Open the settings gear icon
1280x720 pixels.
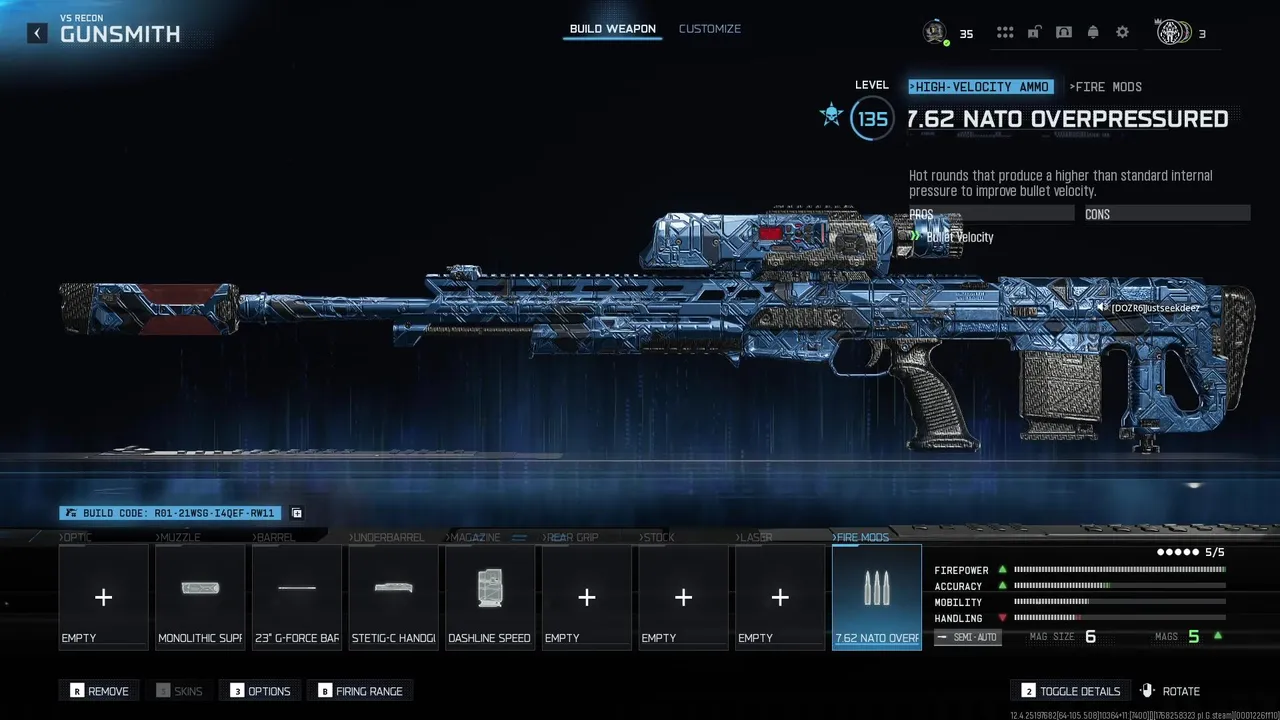[1122, 33]
